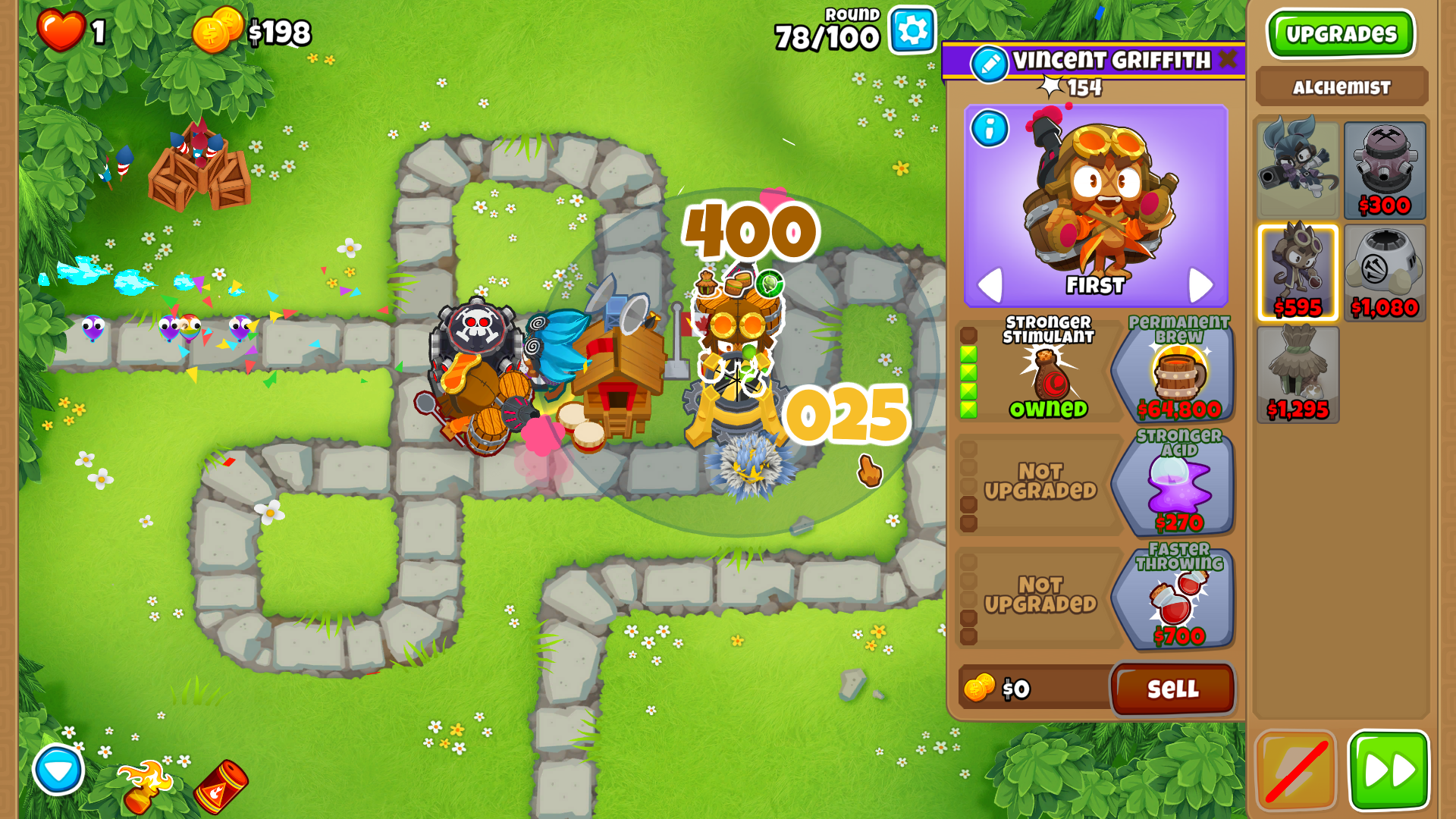Activate the flaming hammer ability

pyautogui.click(x=146, y=786)
